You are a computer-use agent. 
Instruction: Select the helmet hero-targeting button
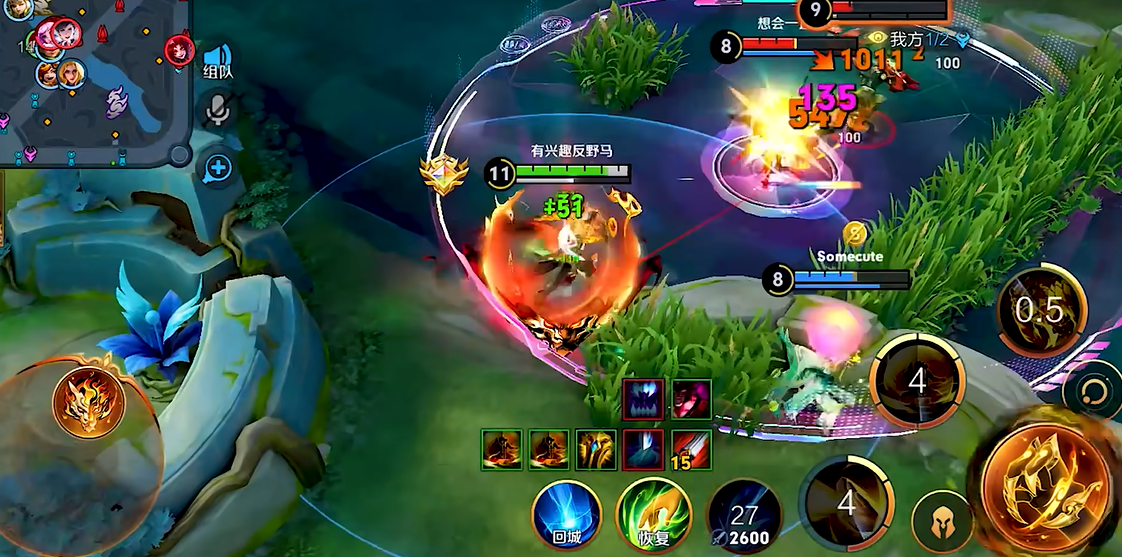click(x=942, y=520)
